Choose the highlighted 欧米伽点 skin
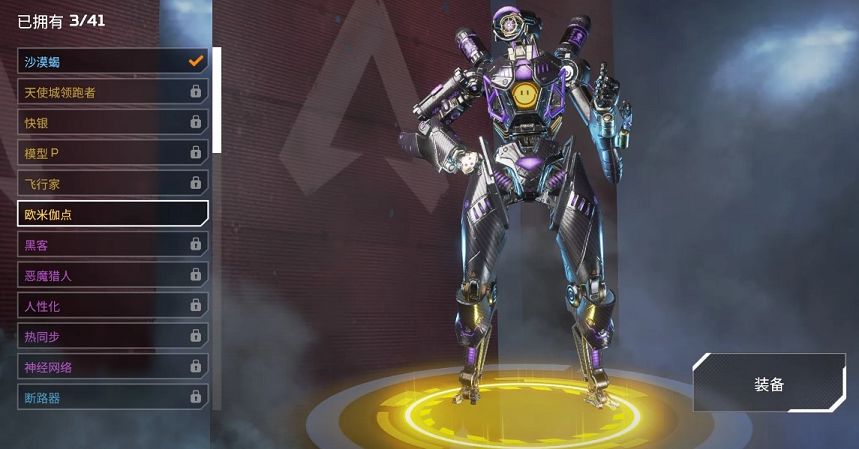Image resolution: width=859 pixels, height=449 pixels. click(112, 212)
